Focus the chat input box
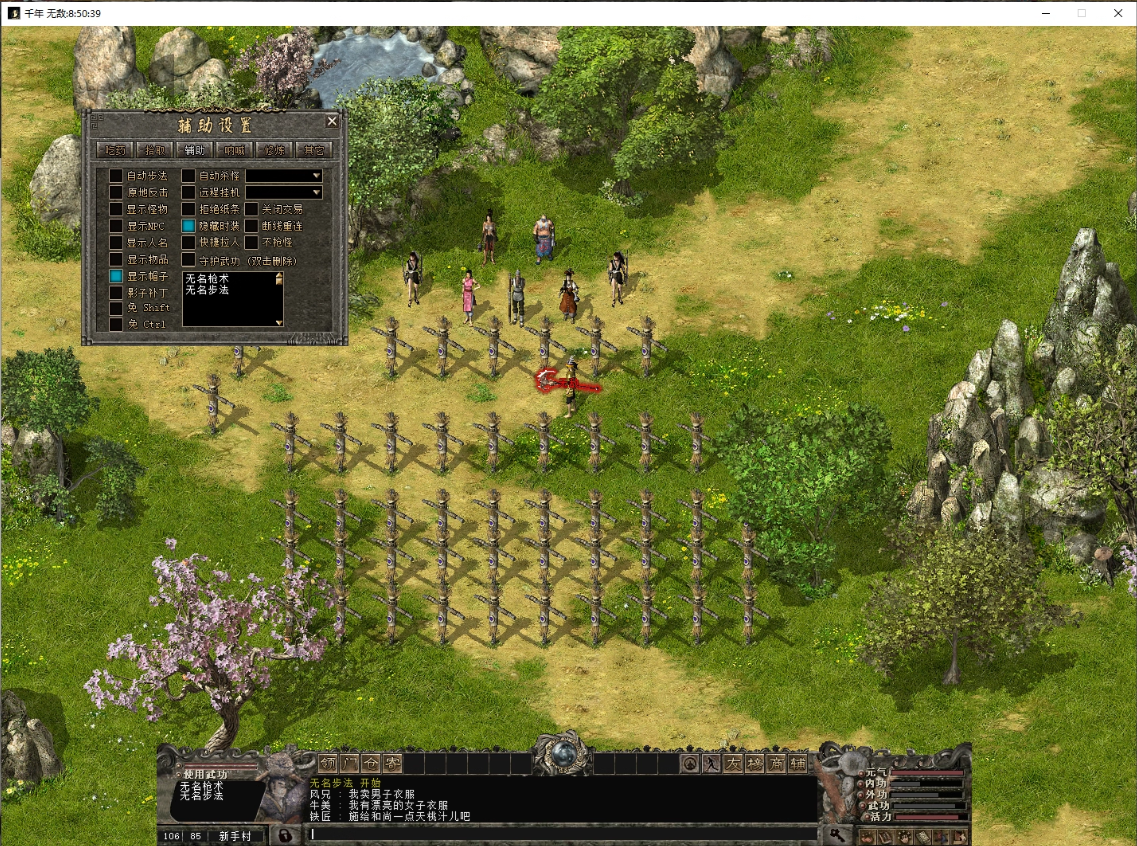 coord(560,834)
